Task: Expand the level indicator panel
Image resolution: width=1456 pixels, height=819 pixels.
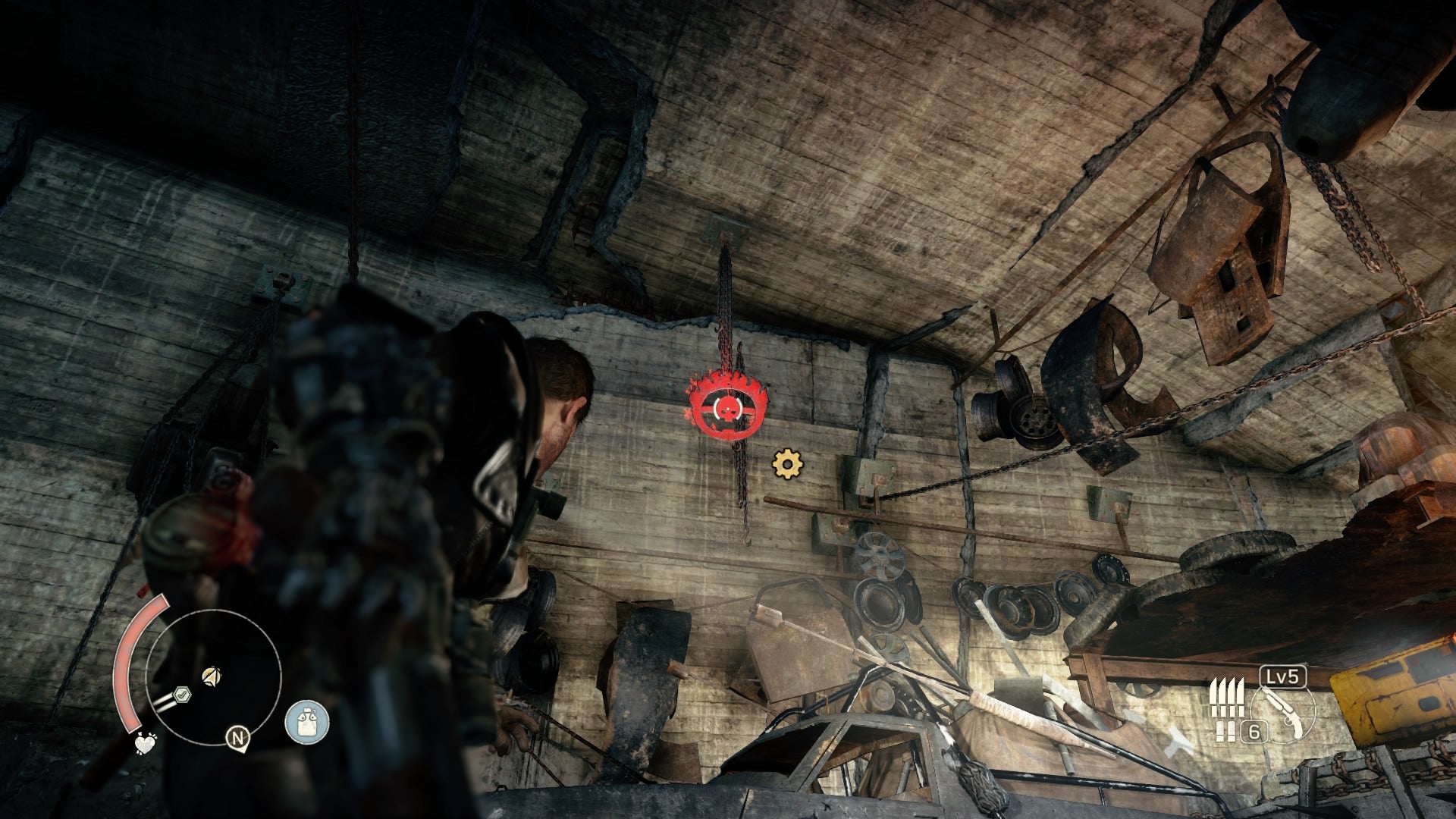Action: (x=1282, y=676)
